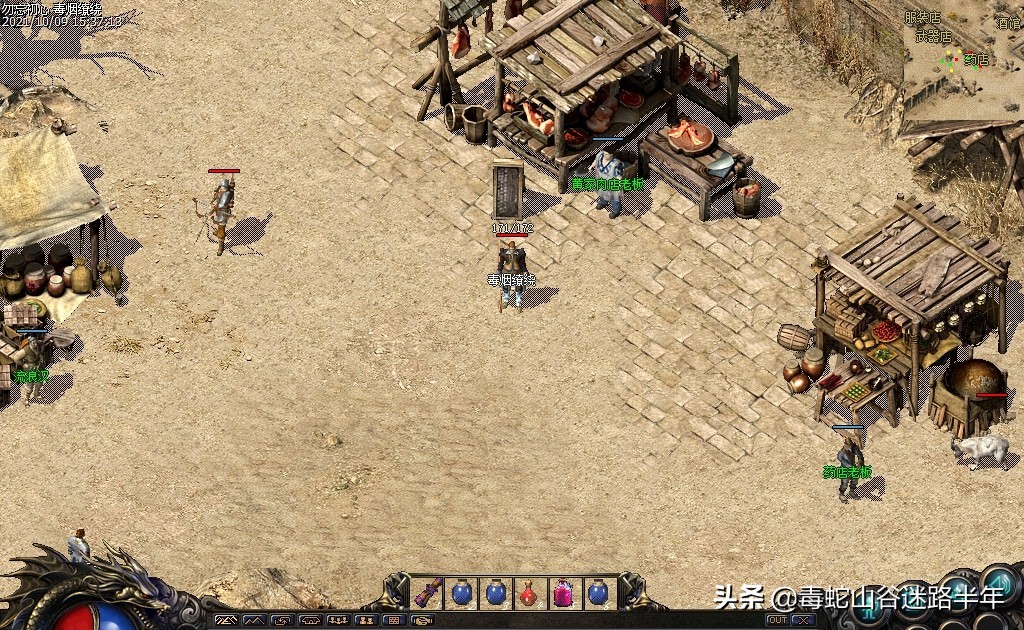Click the handshake trade button
1024x630 pixels.
point(423,620)
